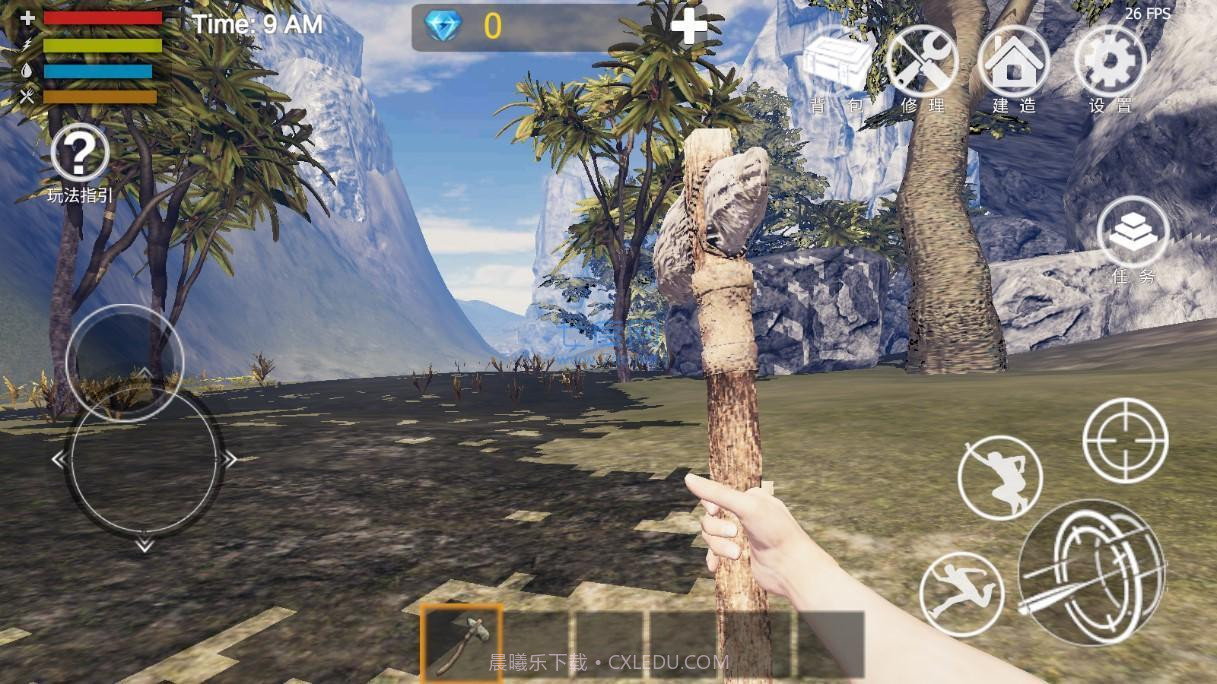Open the build (建造) house menu

tap(1014, 64)
